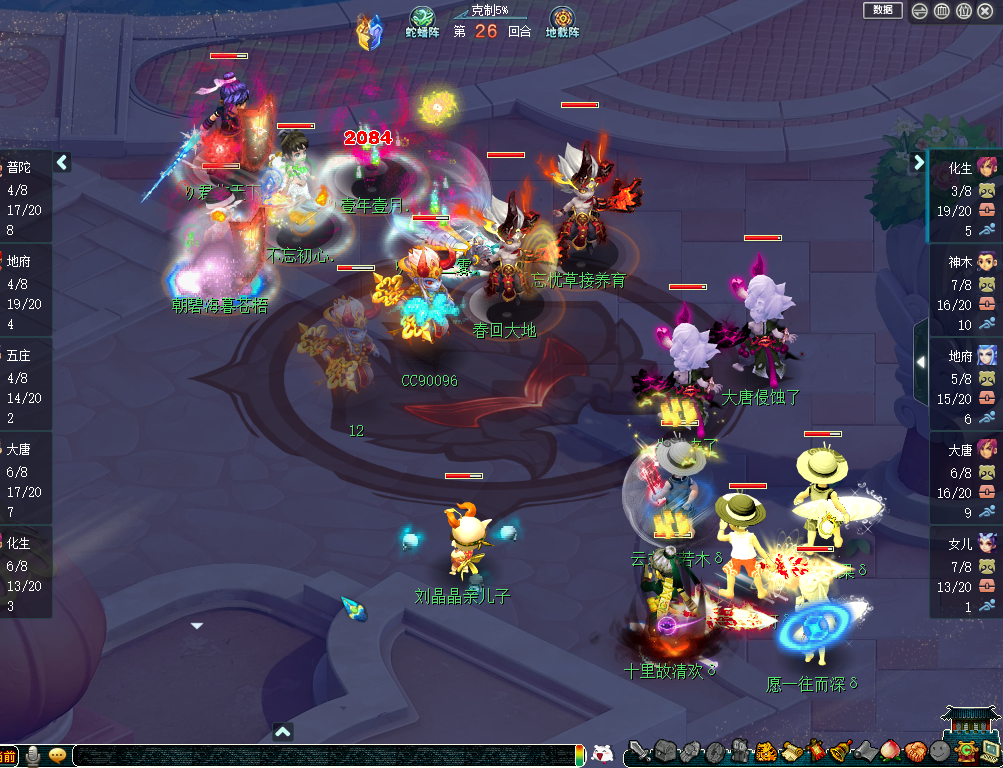Open the orange speech bubble chat icon
Screen dimensions: 1003x768
point(57,756)
